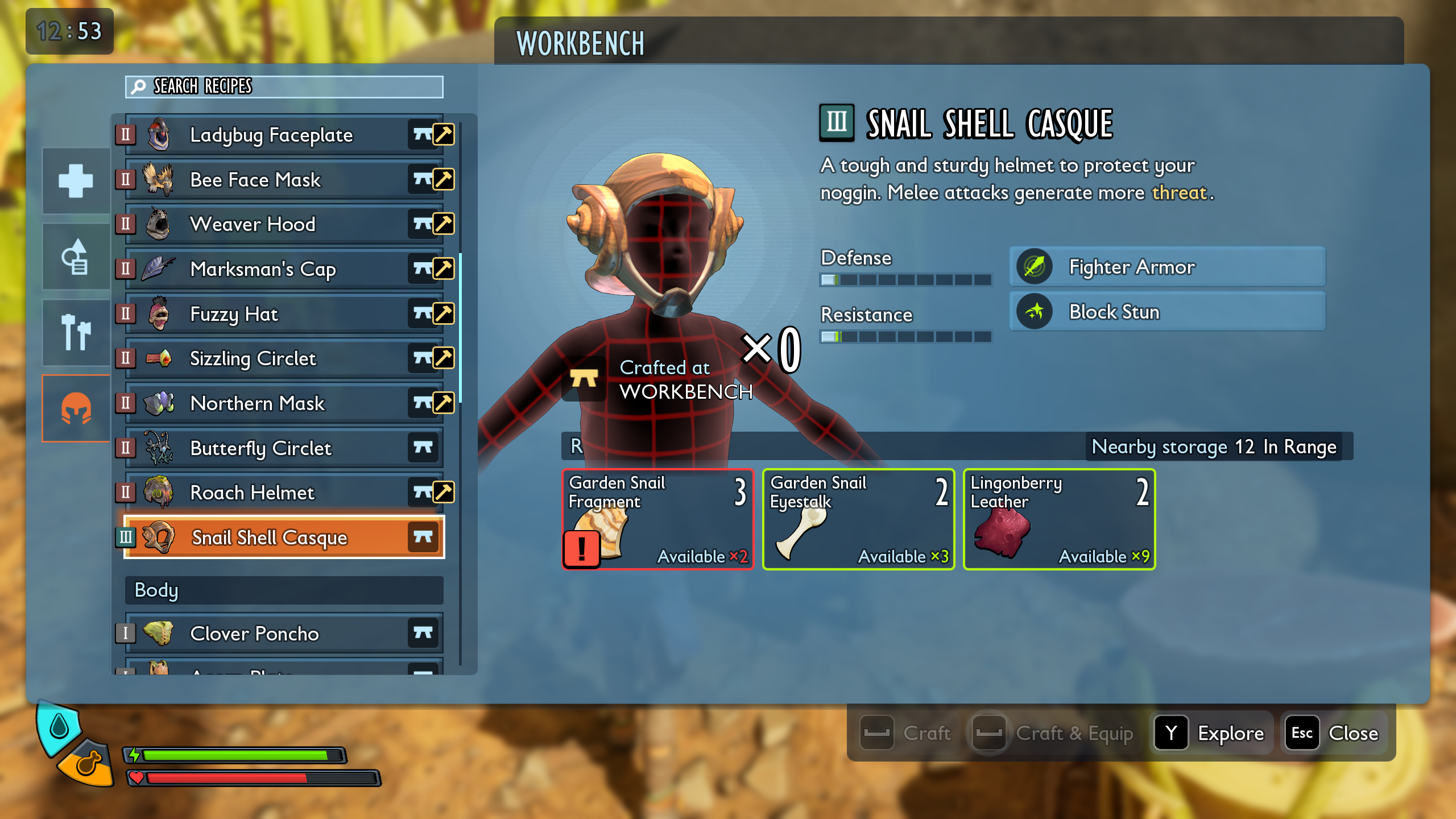The height and width of the screenshot is (819, 1456).
Task: Click the Block Stun effect badge
Action: point(1166,312)
